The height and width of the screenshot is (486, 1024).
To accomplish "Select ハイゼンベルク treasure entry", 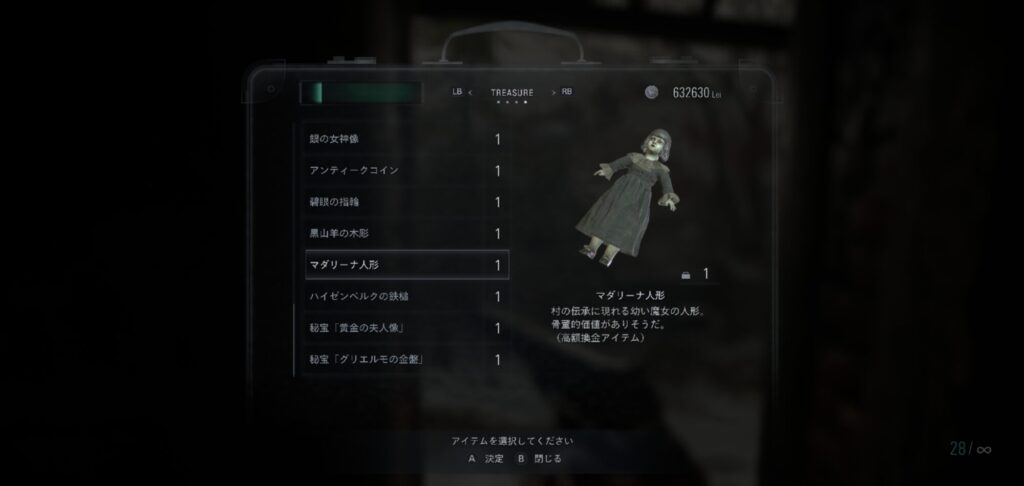I will [405, 296].
